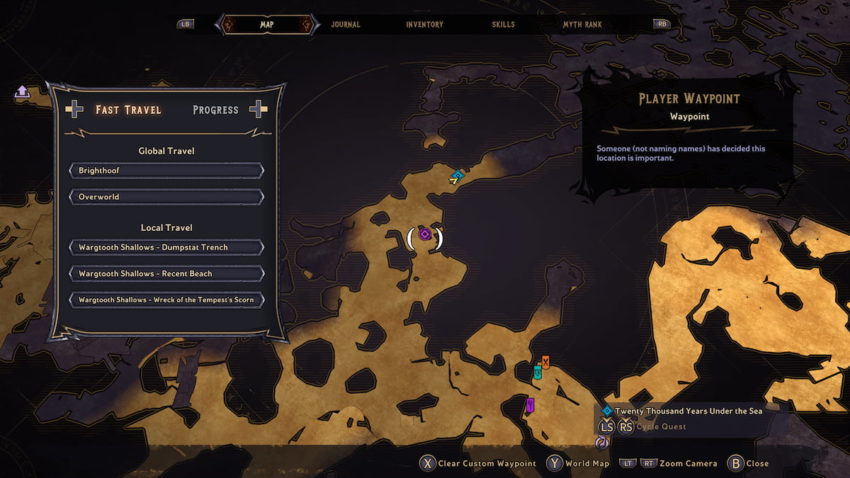Switch to the Journal tab
This screenshot has width=850, height=478.
click(345, 24)
